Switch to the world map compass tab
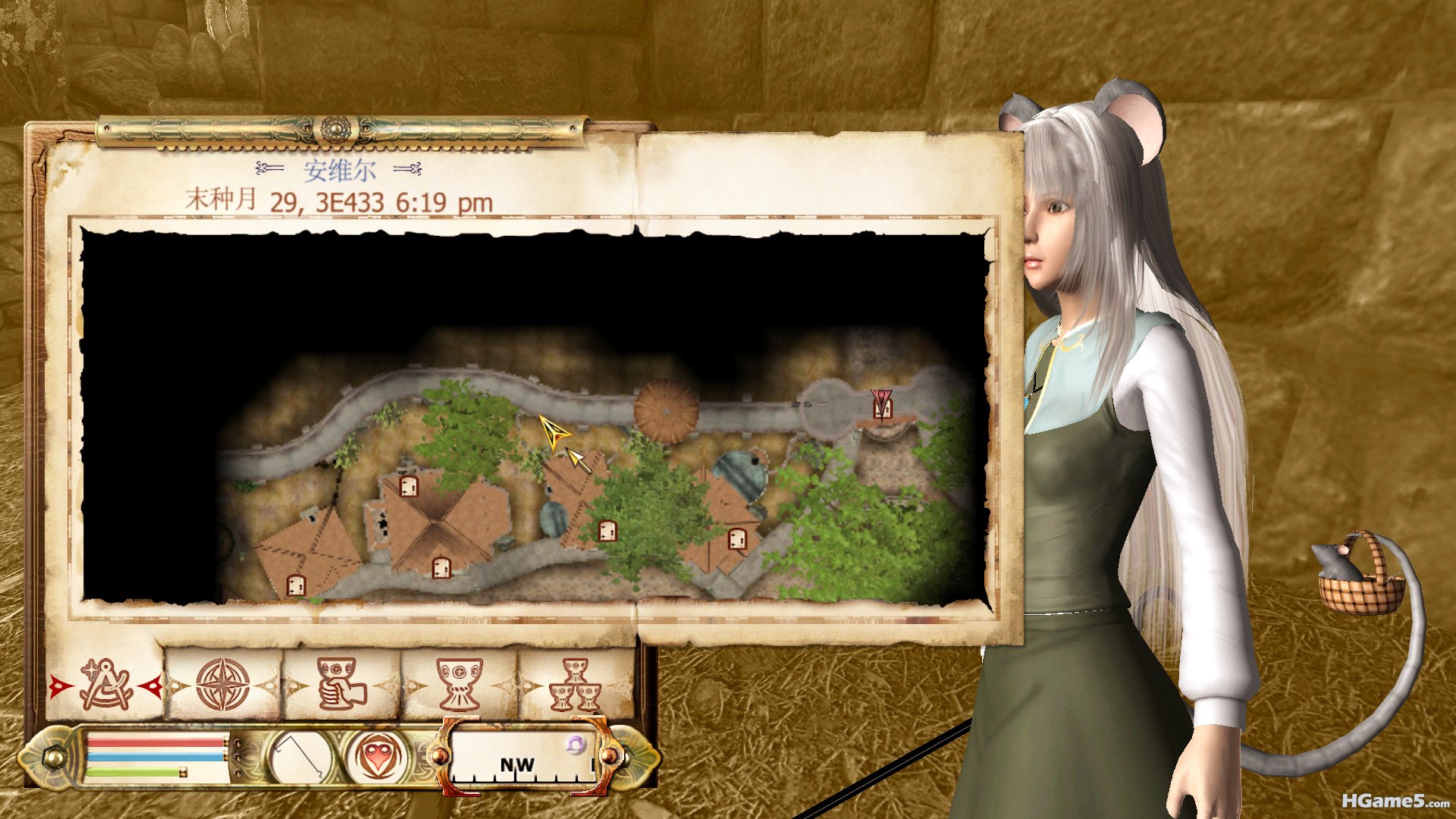This screenshot has width=1456, height=819. coord(223,686)
